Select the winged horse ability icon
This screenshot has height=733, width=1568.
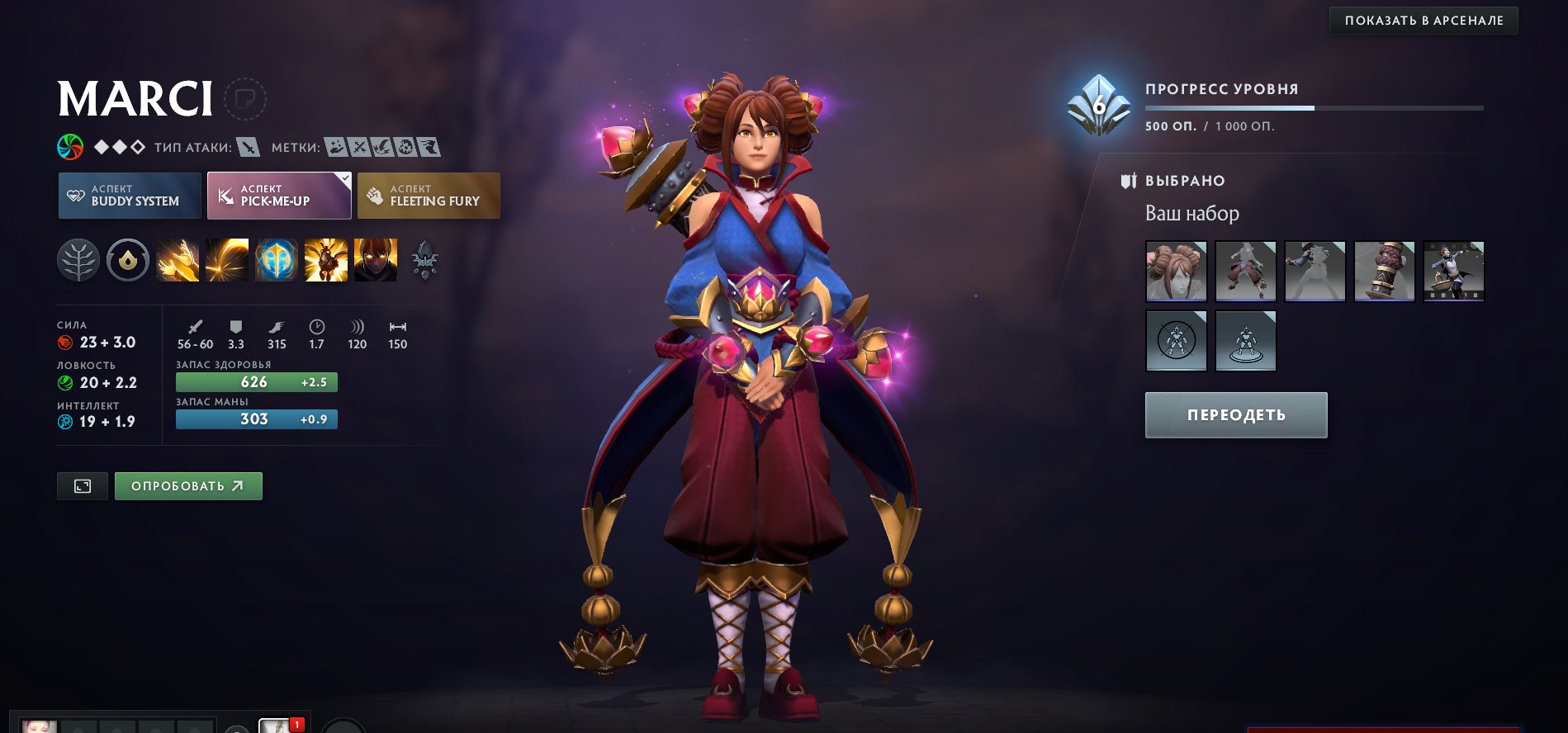click(326, 261)
